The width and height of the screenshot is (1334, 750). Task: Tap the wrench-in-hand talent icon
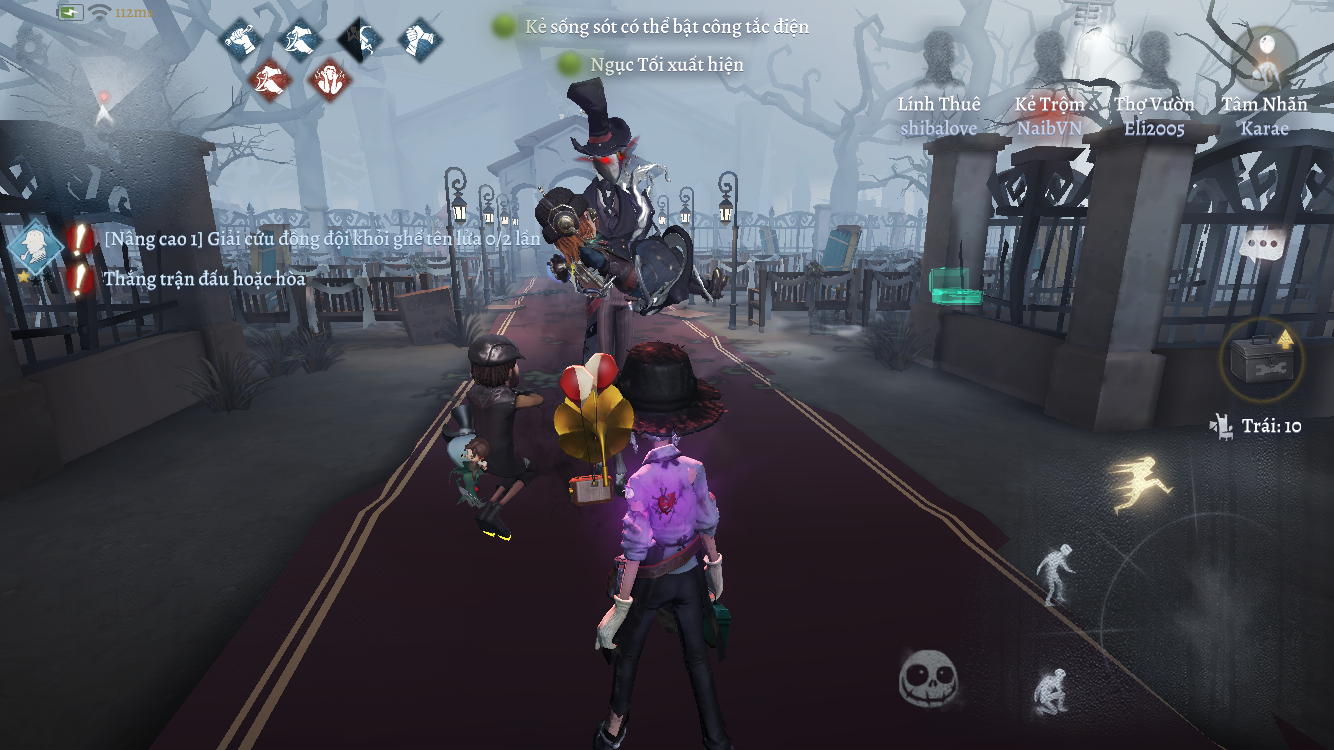point(240,39)
